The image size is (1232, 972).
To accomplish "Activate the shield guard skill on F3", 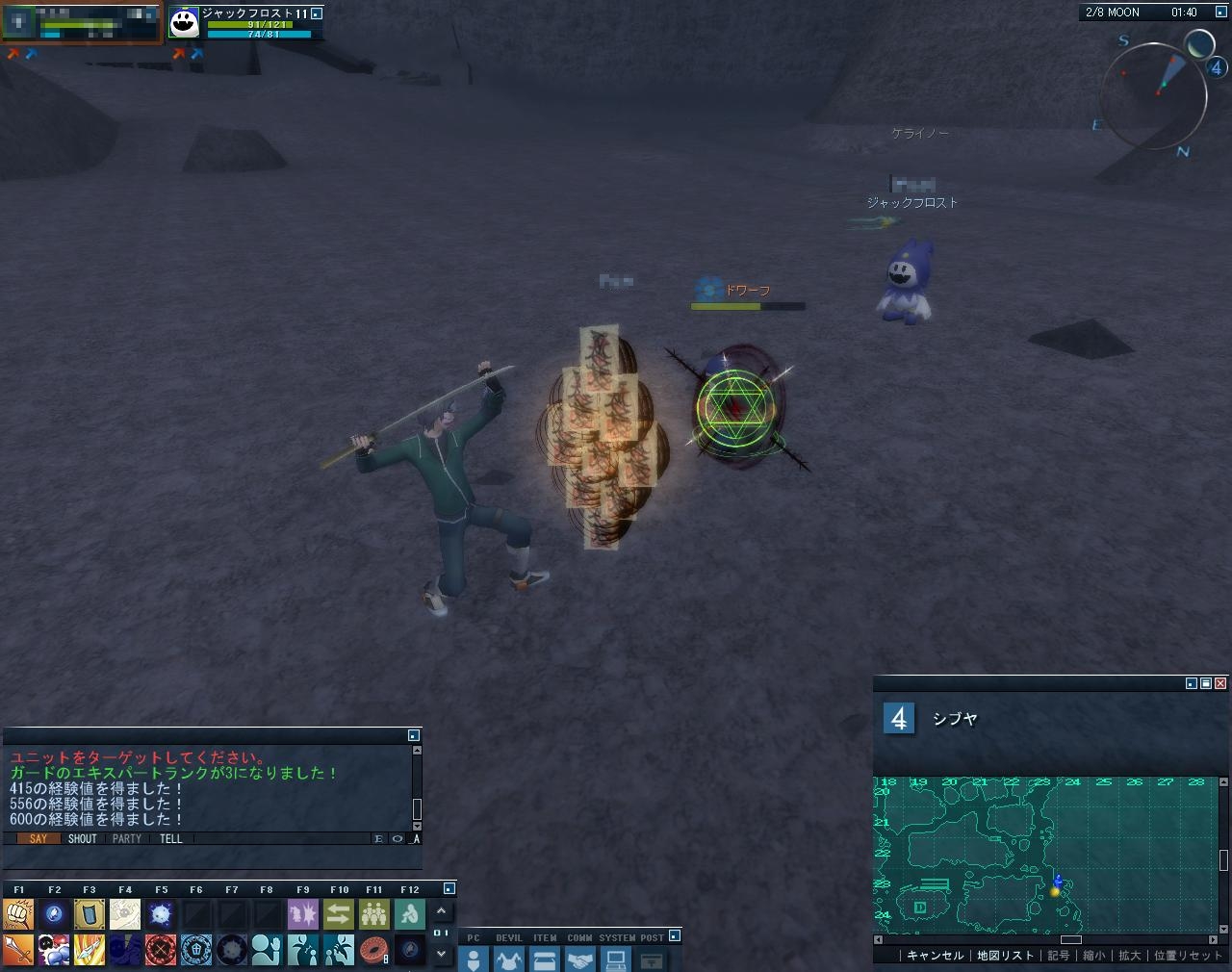I will pos(90,913).
